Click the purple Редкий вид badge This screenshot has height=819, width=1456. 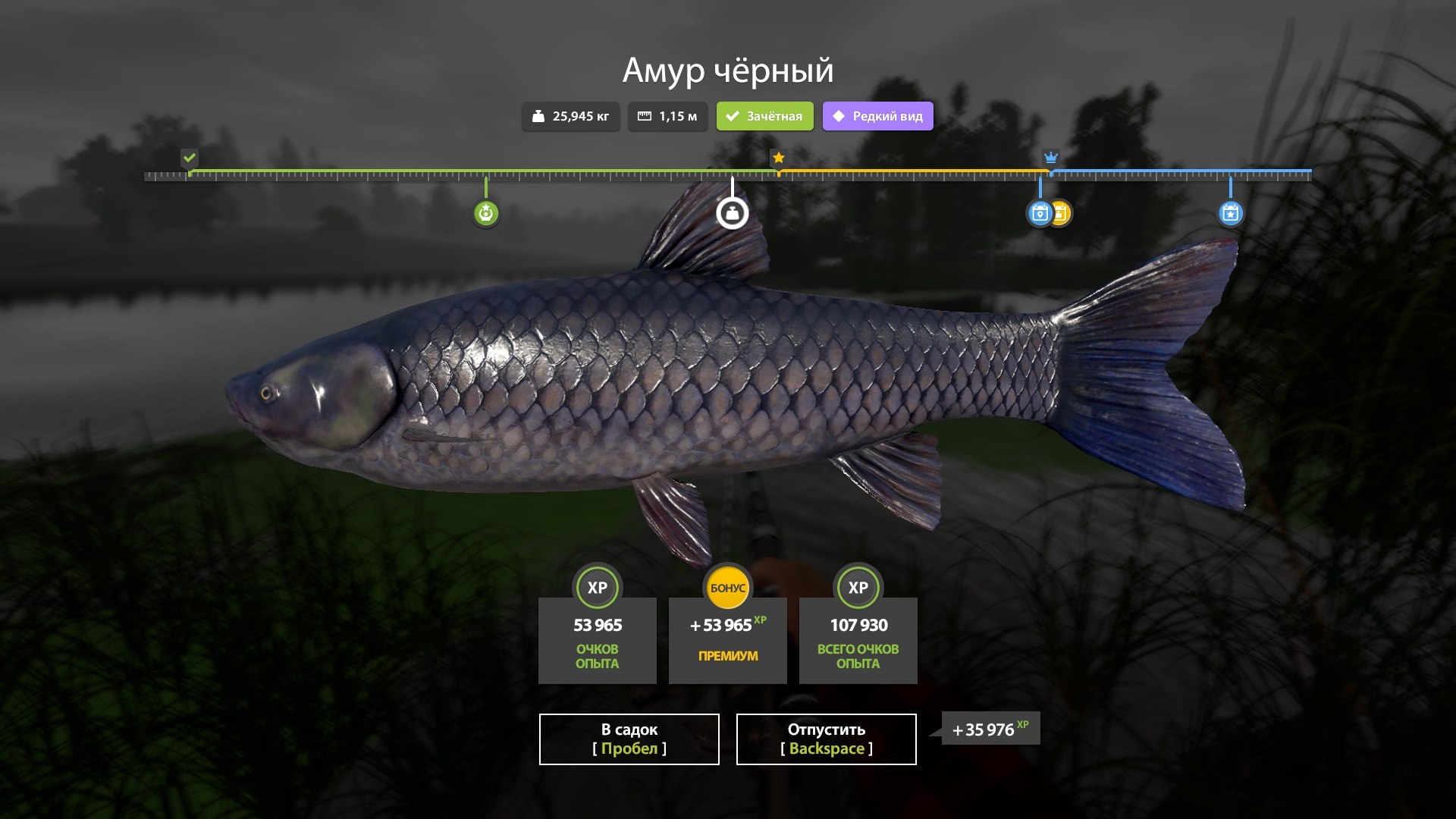coord(877,116)
